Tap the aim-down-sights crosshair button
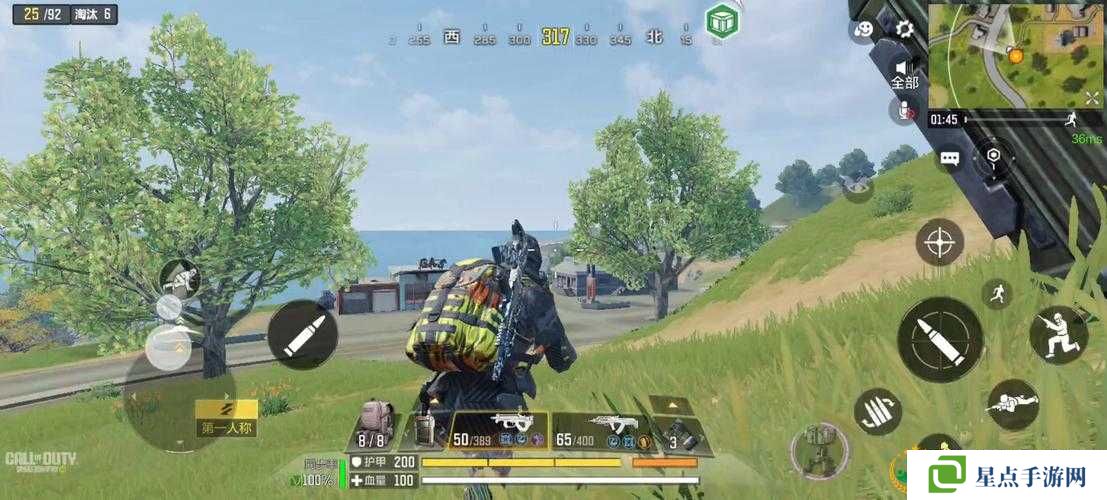 click(940, 242)
